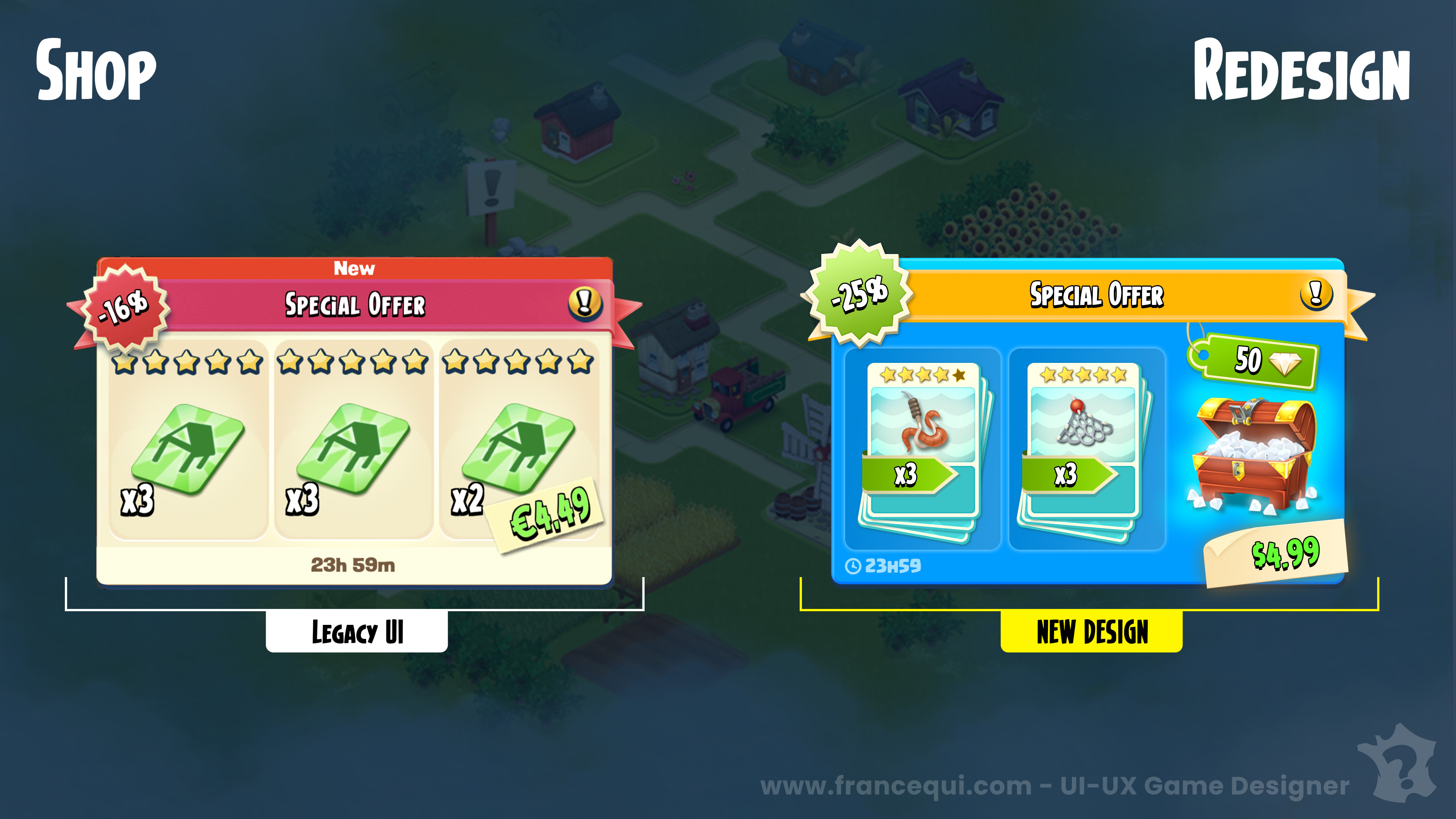Open info on the orange Special Offer banner
Screen dimensions: 1456x819
click(x=1315, y=293)
